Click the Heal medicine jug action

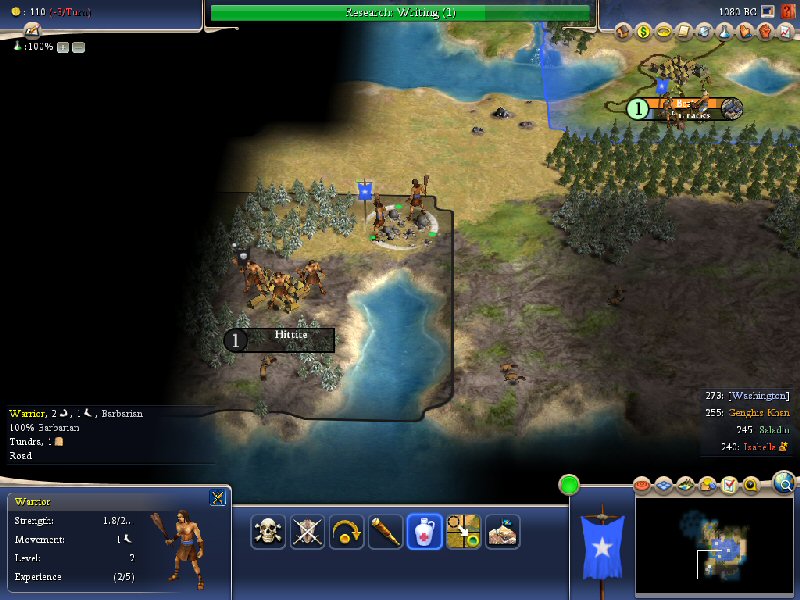pos(424,531)
